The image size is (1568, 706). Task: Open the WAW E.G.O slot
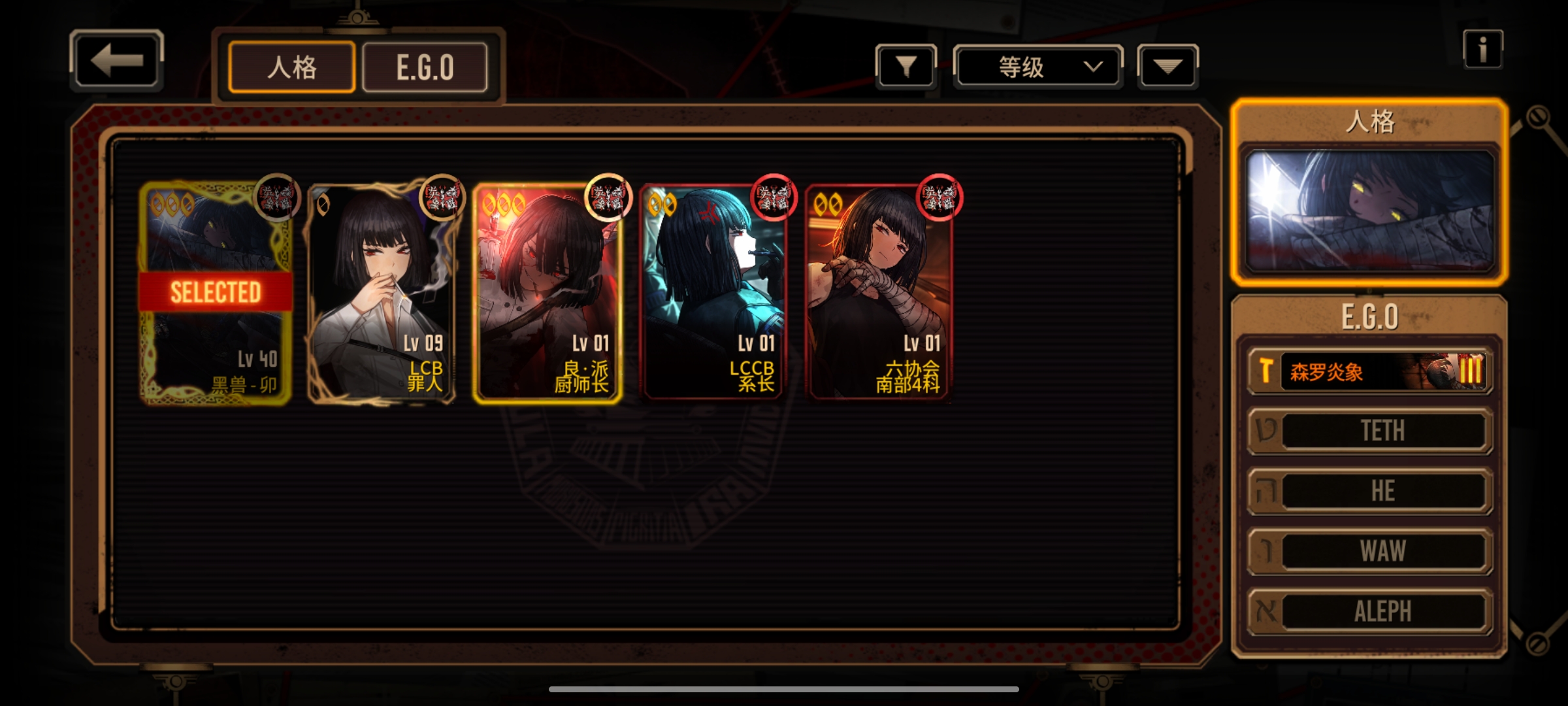click(x=1369, y=551)
